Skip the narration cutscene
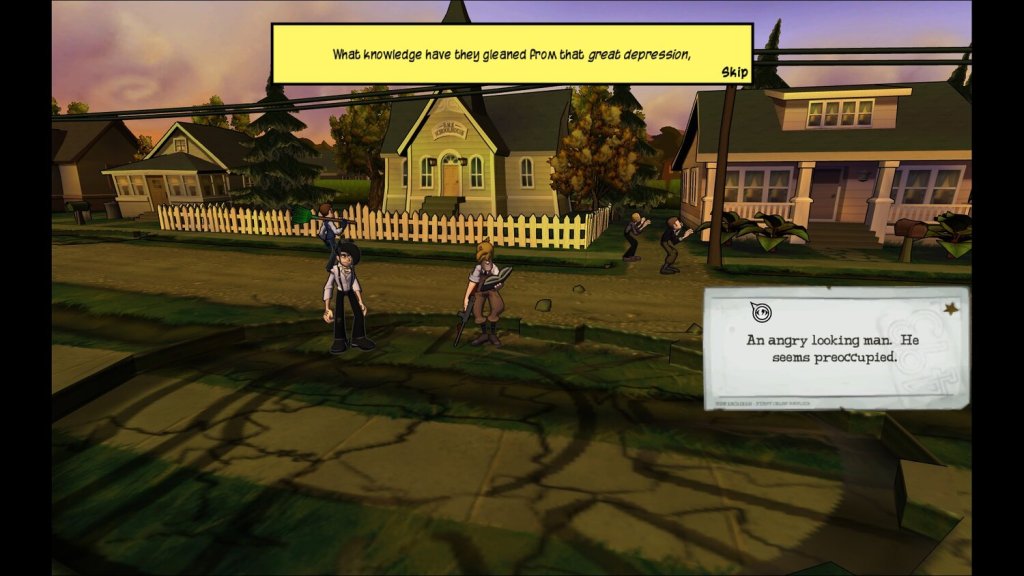 coord(734,72)
